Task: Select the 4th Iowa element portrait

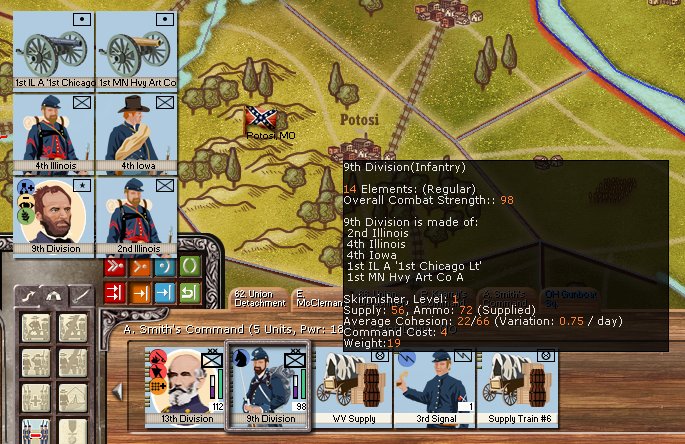Action: click(x=137, y=131)
